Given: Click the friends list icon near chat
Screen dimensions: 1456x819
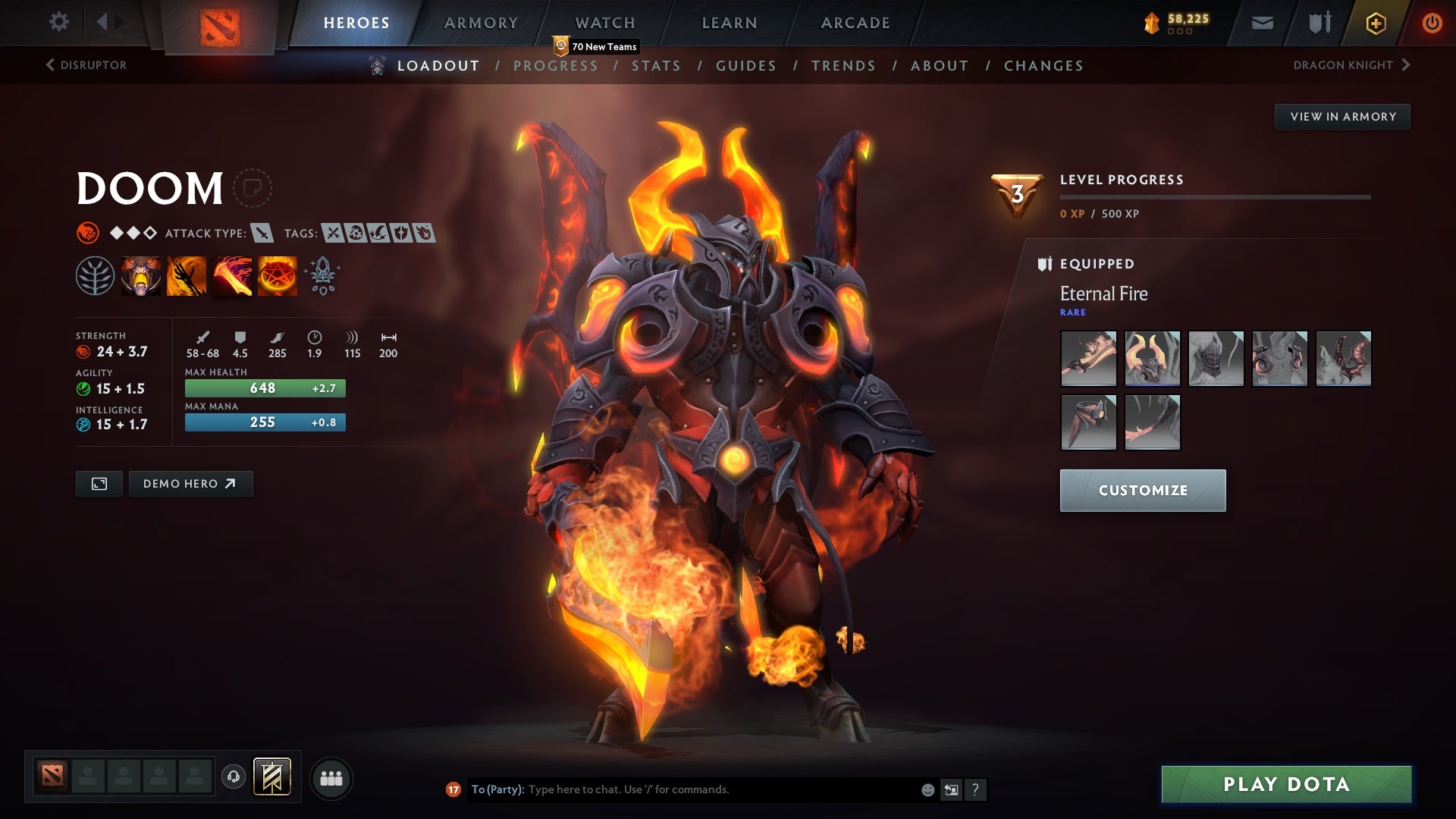Looking at the screenshot, I should point(331,777).
